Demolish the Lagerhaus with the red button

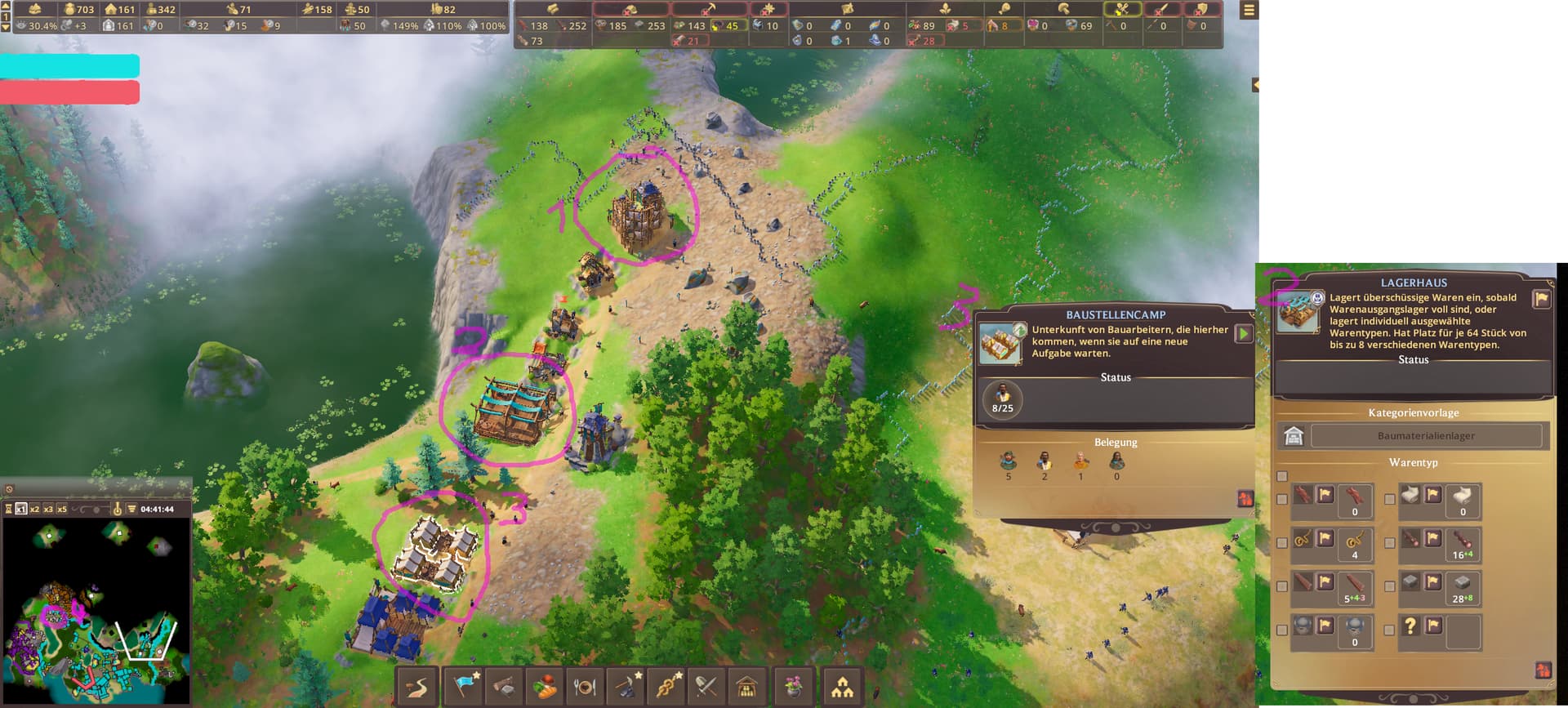1542,670
